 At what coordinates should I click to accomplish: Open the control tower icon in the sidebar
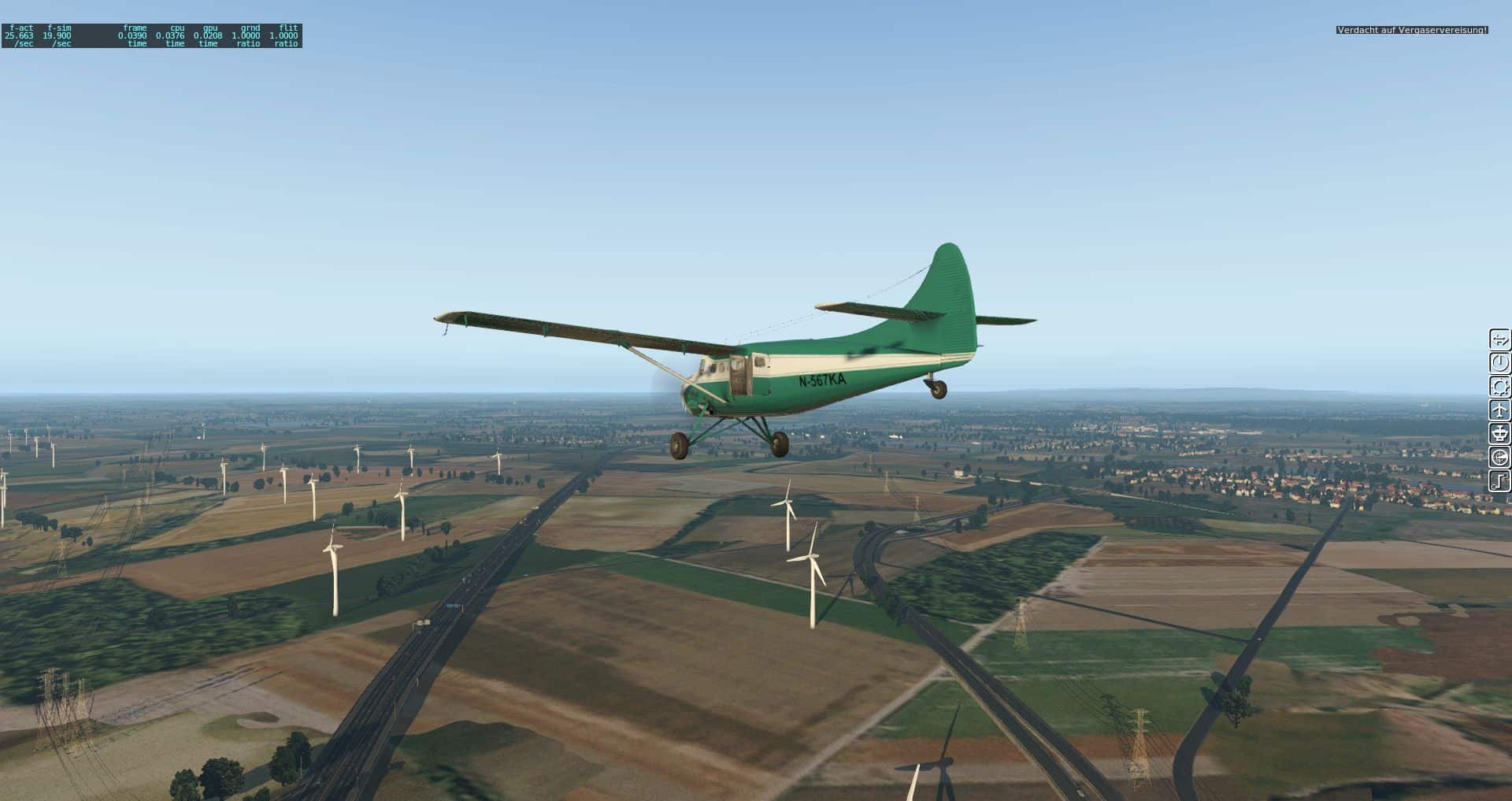tap(1499, 434)
